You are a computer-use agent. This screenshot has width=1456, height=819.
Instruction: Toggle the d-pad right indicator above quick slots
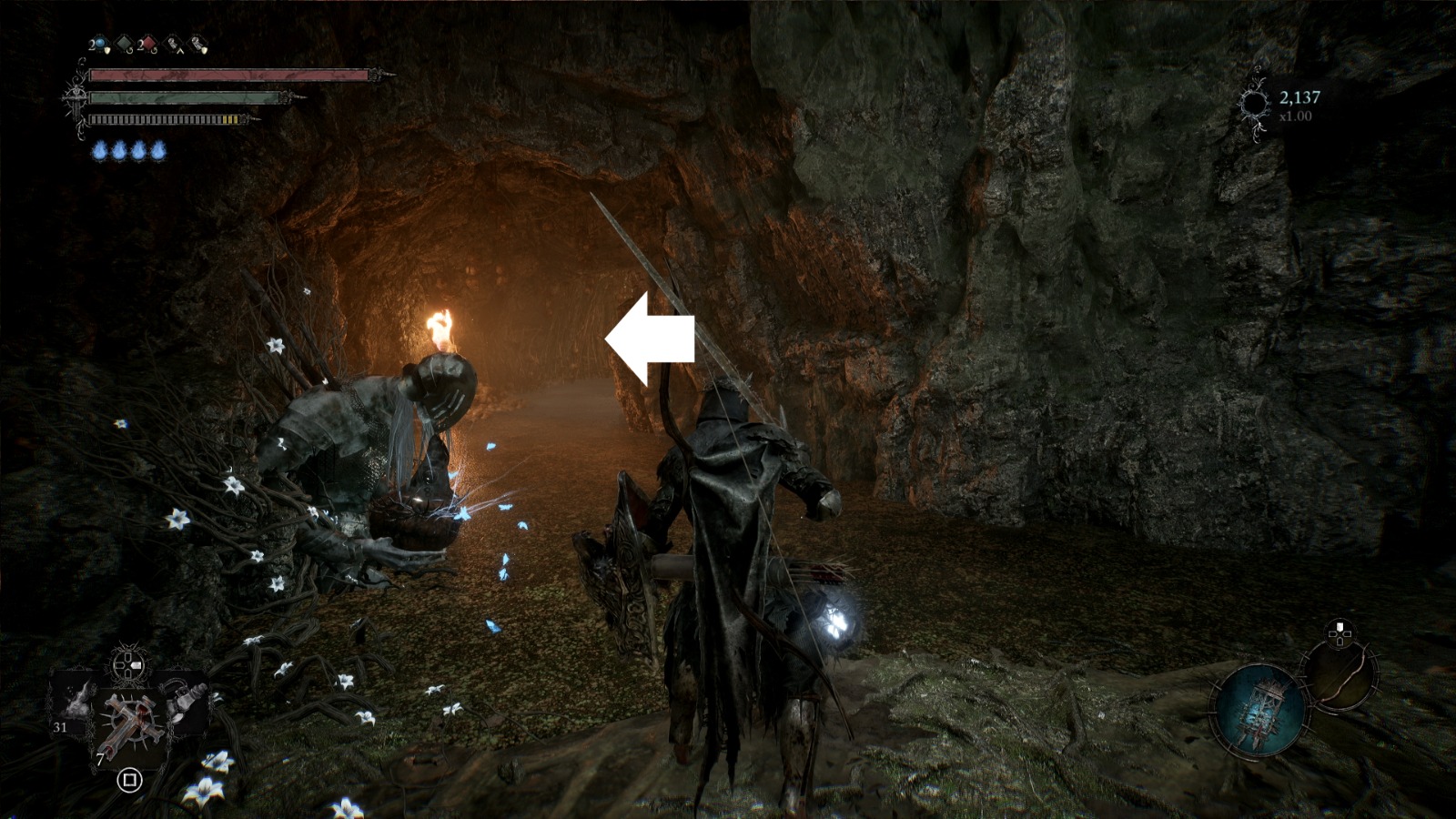point(136,665)
